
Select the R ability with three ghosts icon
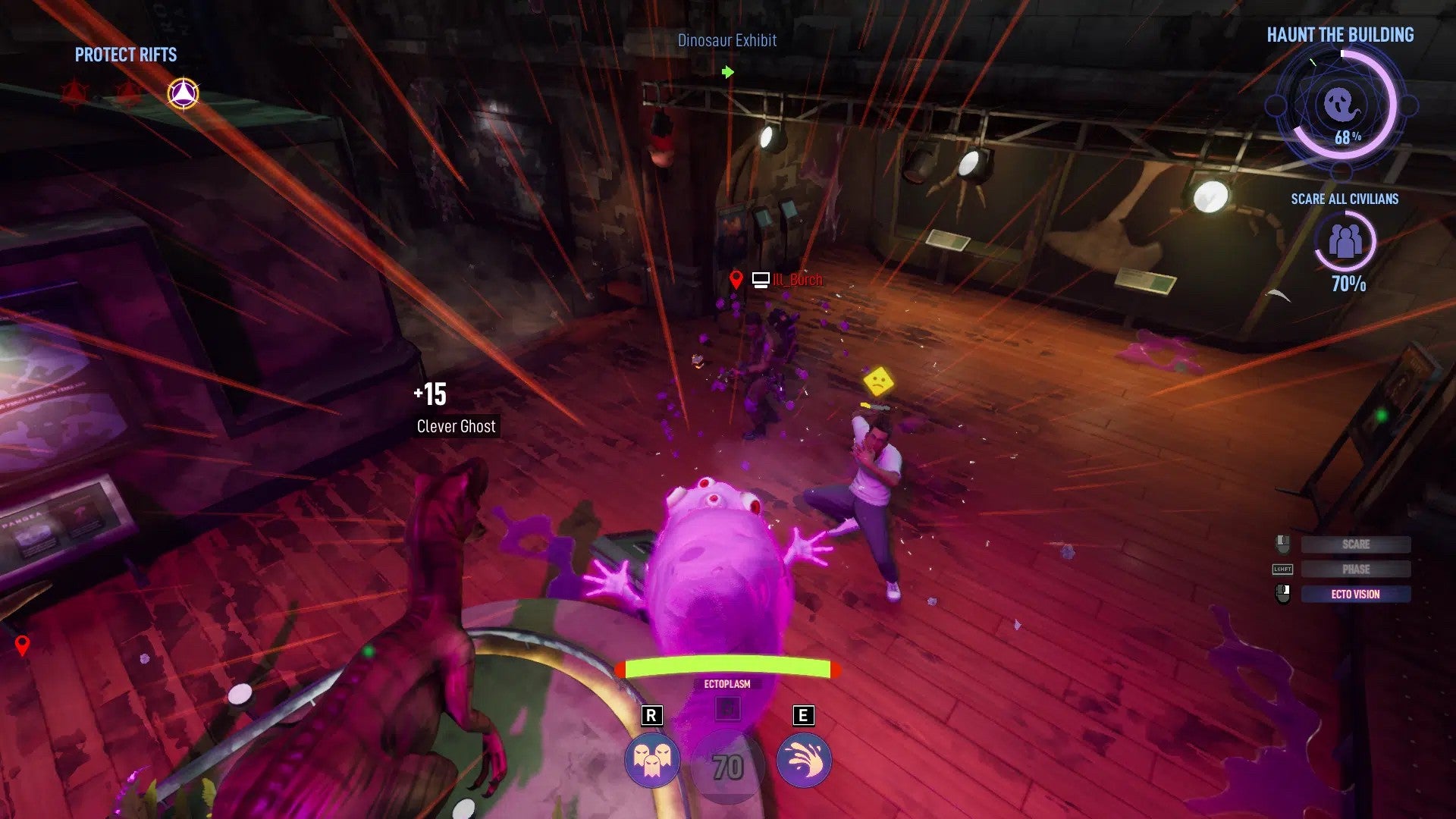[x=652, y=761]
